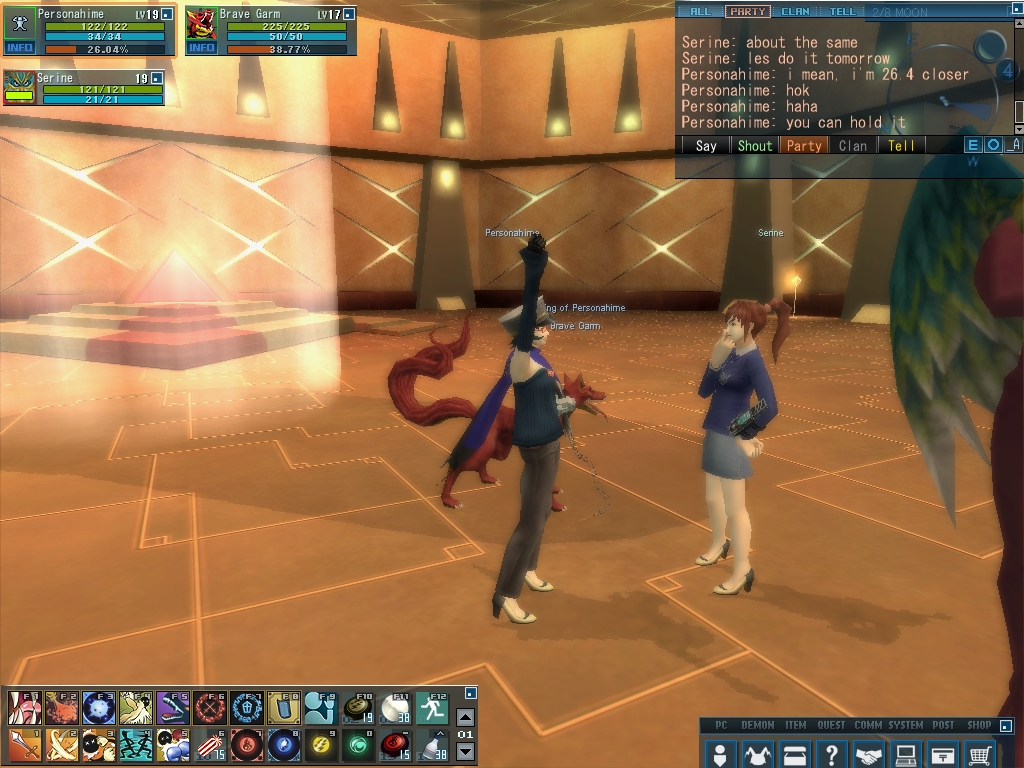Image resolution: width=1024 pixels, height=768 pixels.
Task: Show the ALL chat log filter
Action: pos(700,12)
